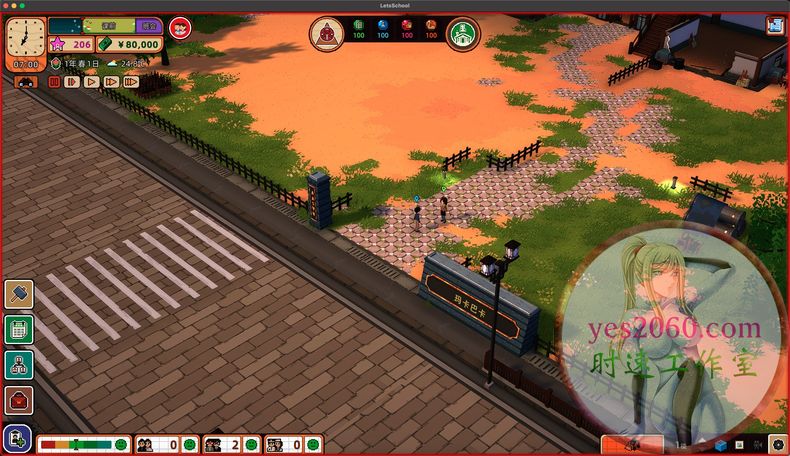Image resolution: width=790 pixels, height=456 pixels.
Task: Open the green school building emblem
Action: (462, 33)
